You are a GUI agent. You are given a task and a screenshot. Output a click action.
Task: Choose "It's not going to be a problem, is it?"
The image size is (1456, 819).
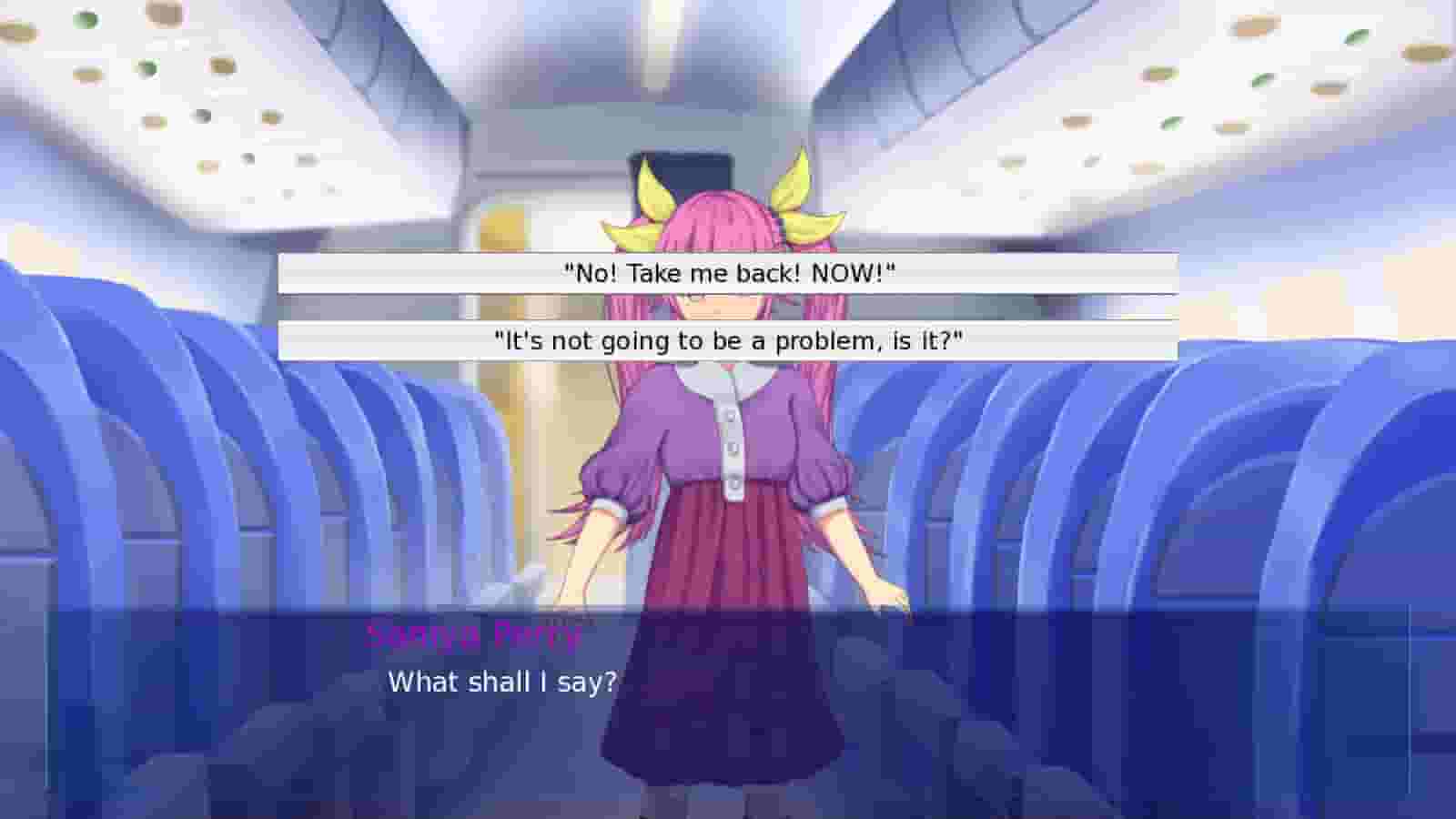point(728,342)
